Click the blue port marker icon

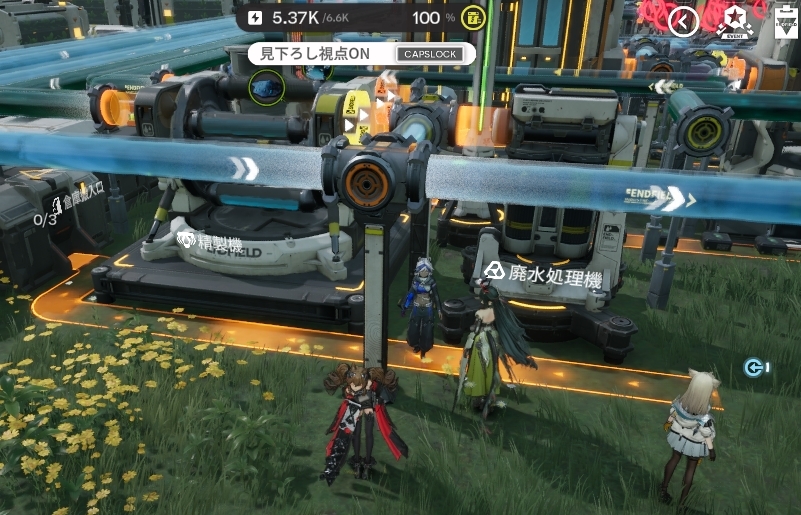tap(756, 368)
